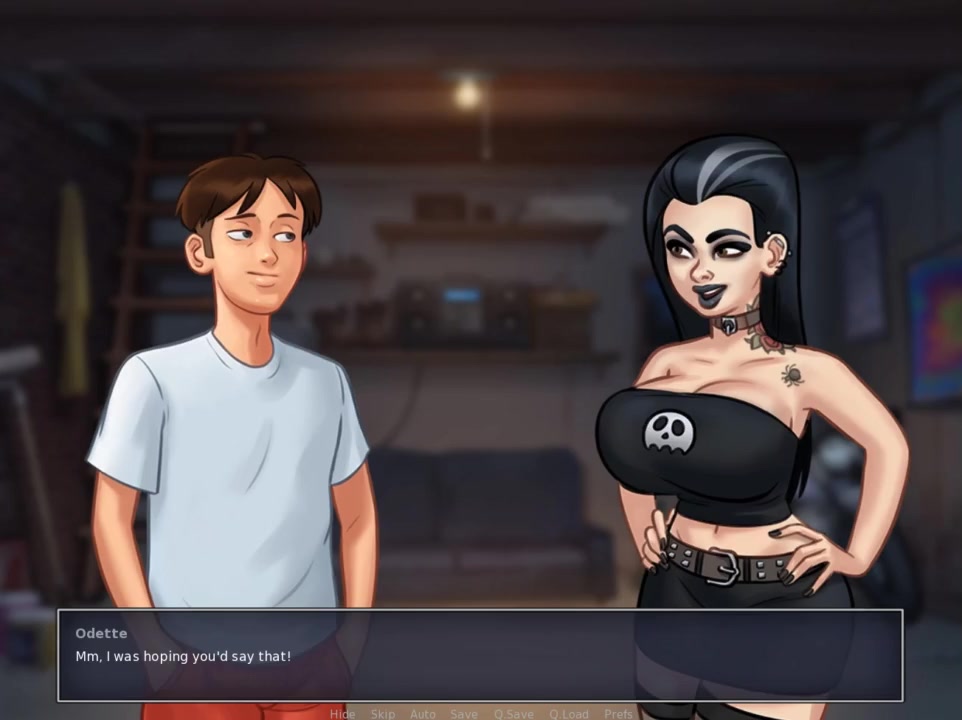This screenshot has height=720, width=962.
Task: Quick save with Q.Save
Action: coord(513,714)
